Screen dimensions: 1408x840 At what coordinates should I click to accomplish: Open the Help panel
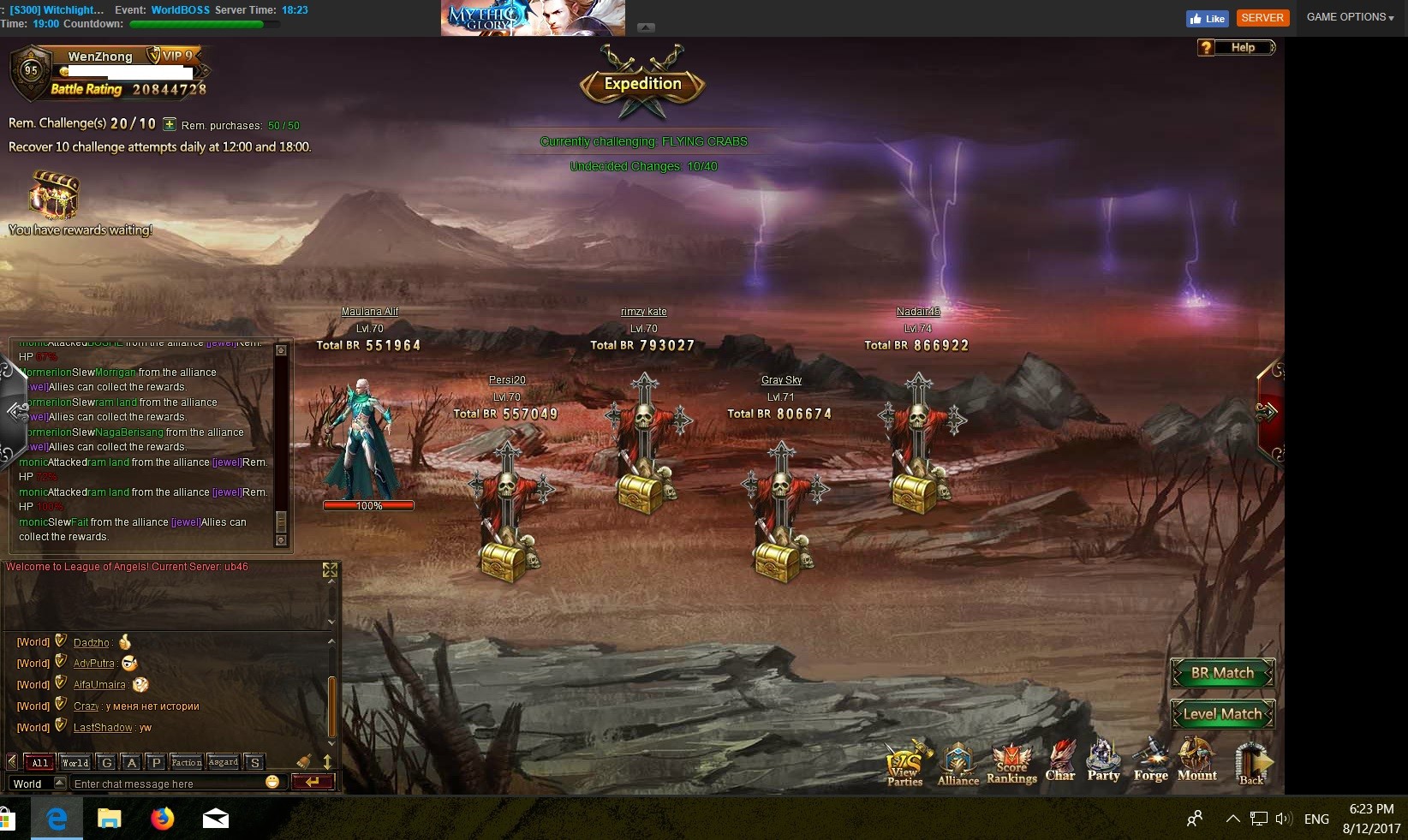[1236, 48]
